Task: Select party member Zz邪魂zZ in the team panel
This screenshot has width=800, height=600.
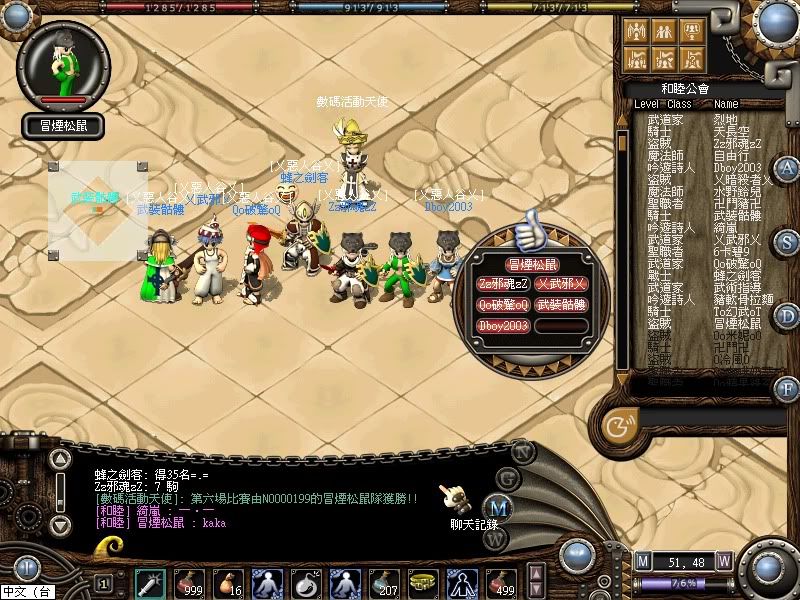Action: (504, 283)
